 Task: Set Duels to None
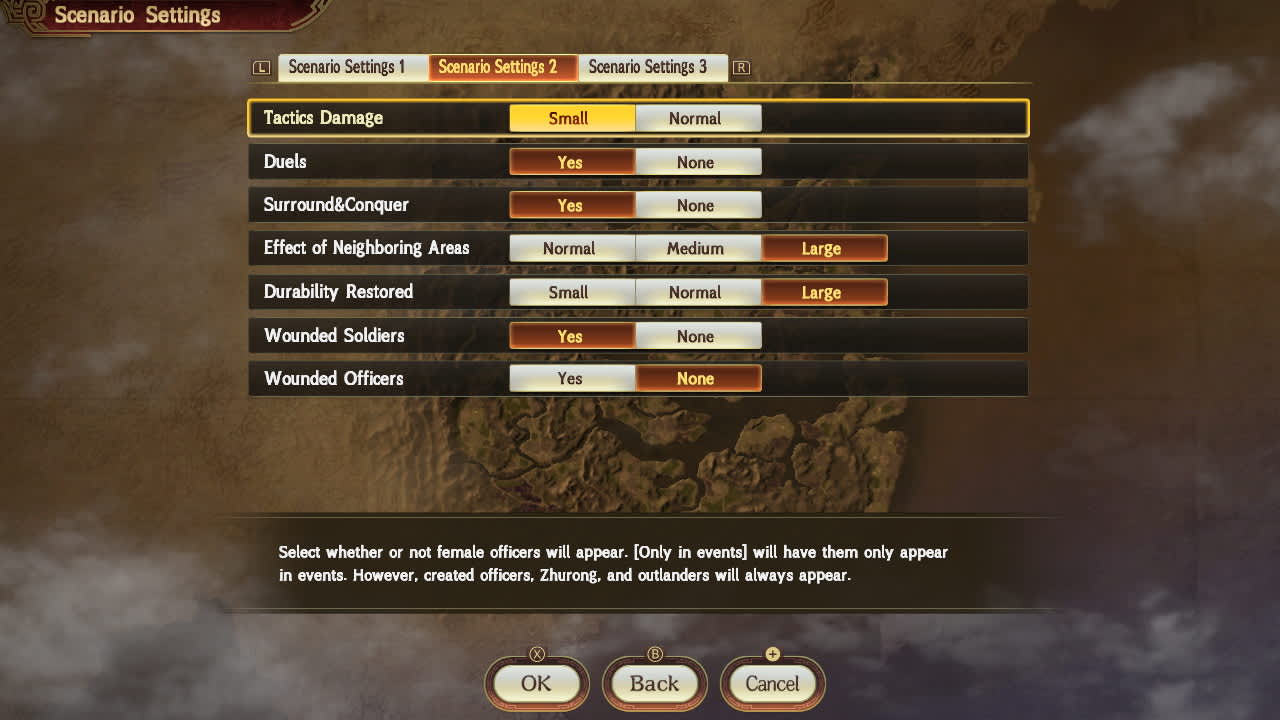tap(698, 161)
